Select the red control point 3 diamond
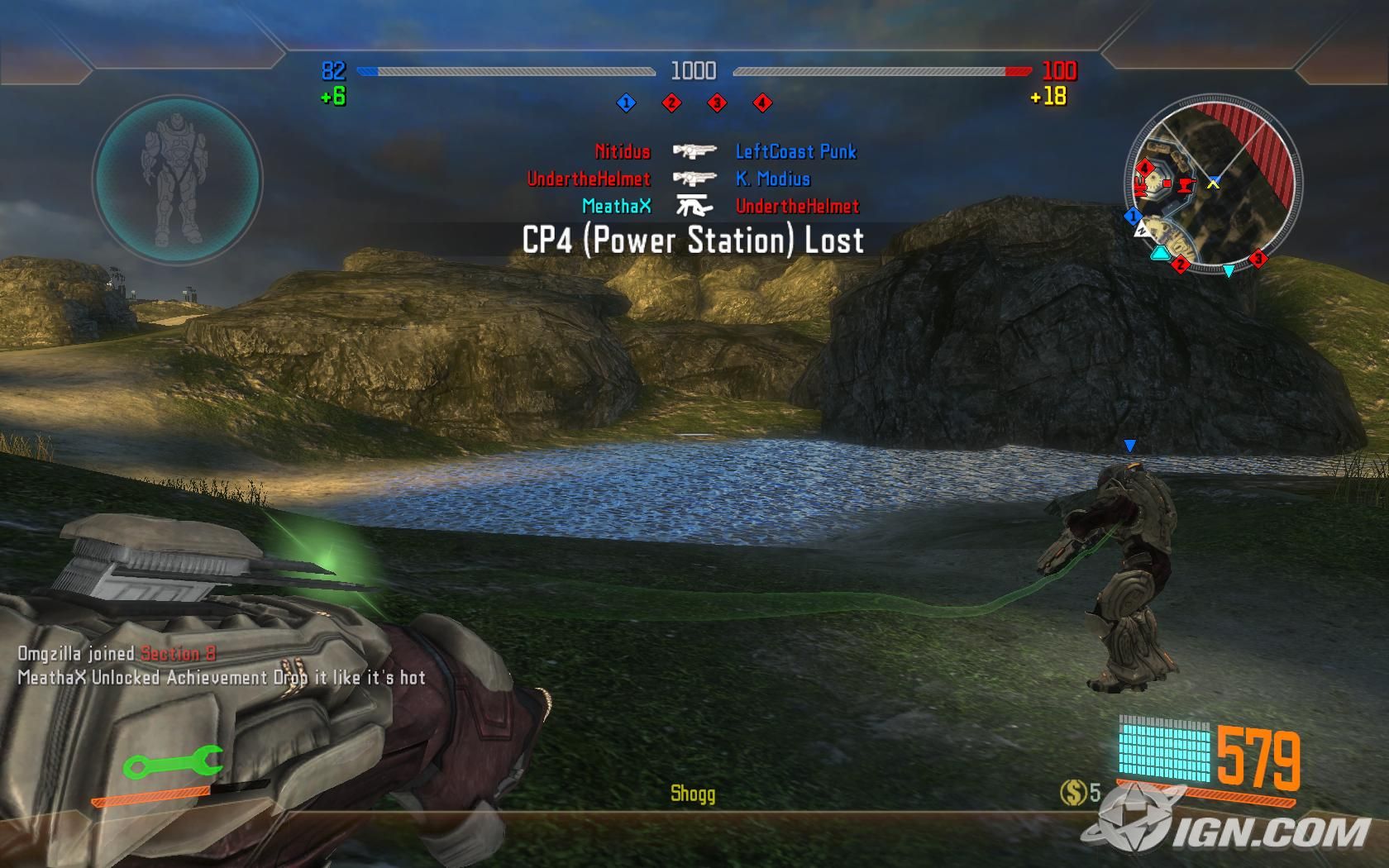Viewport: 1389px width, 868px height. (717, 103)
